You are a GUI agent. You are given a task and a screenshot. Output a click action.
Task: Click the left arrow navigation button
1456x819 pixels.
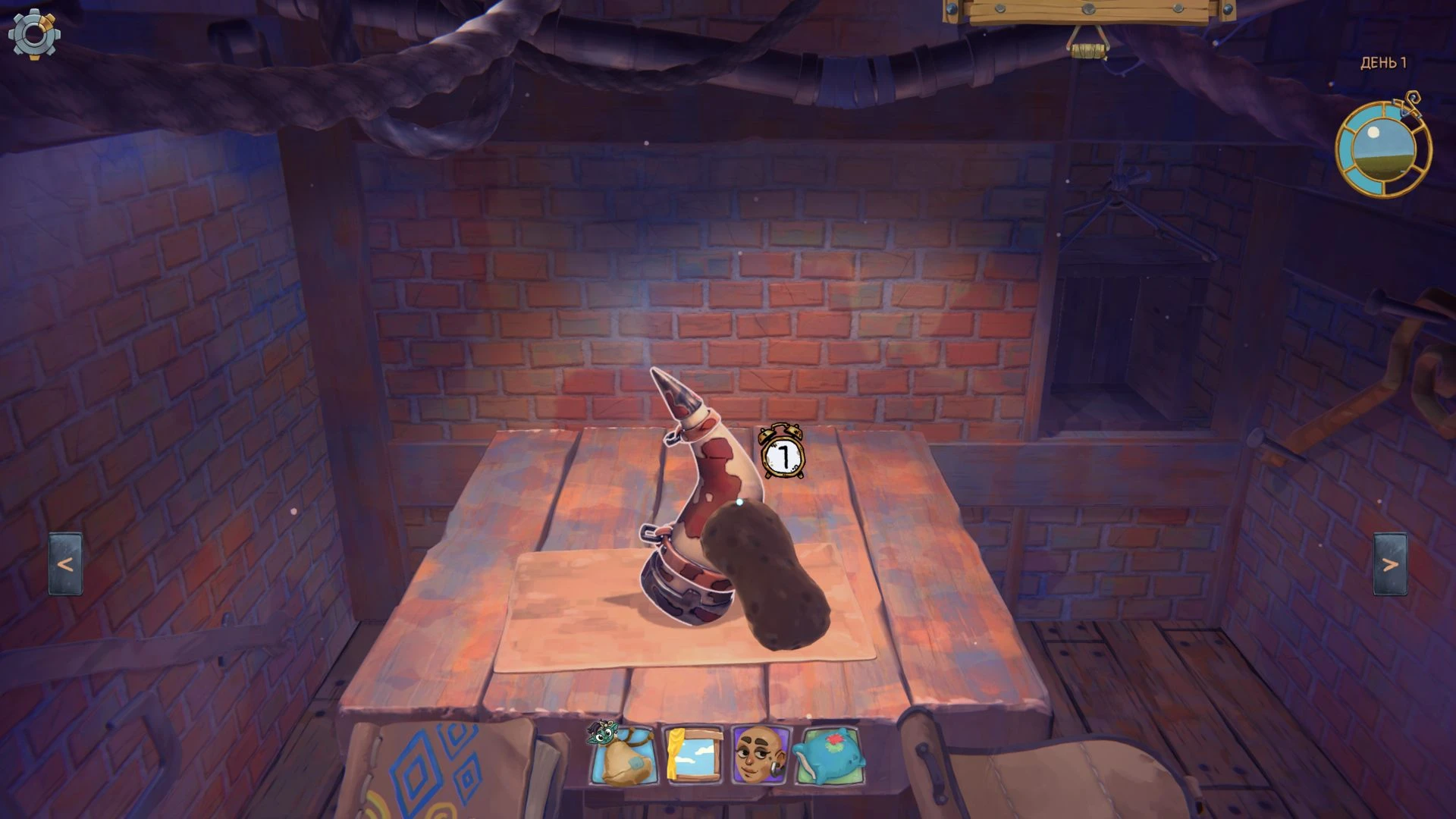click(66, 564)
